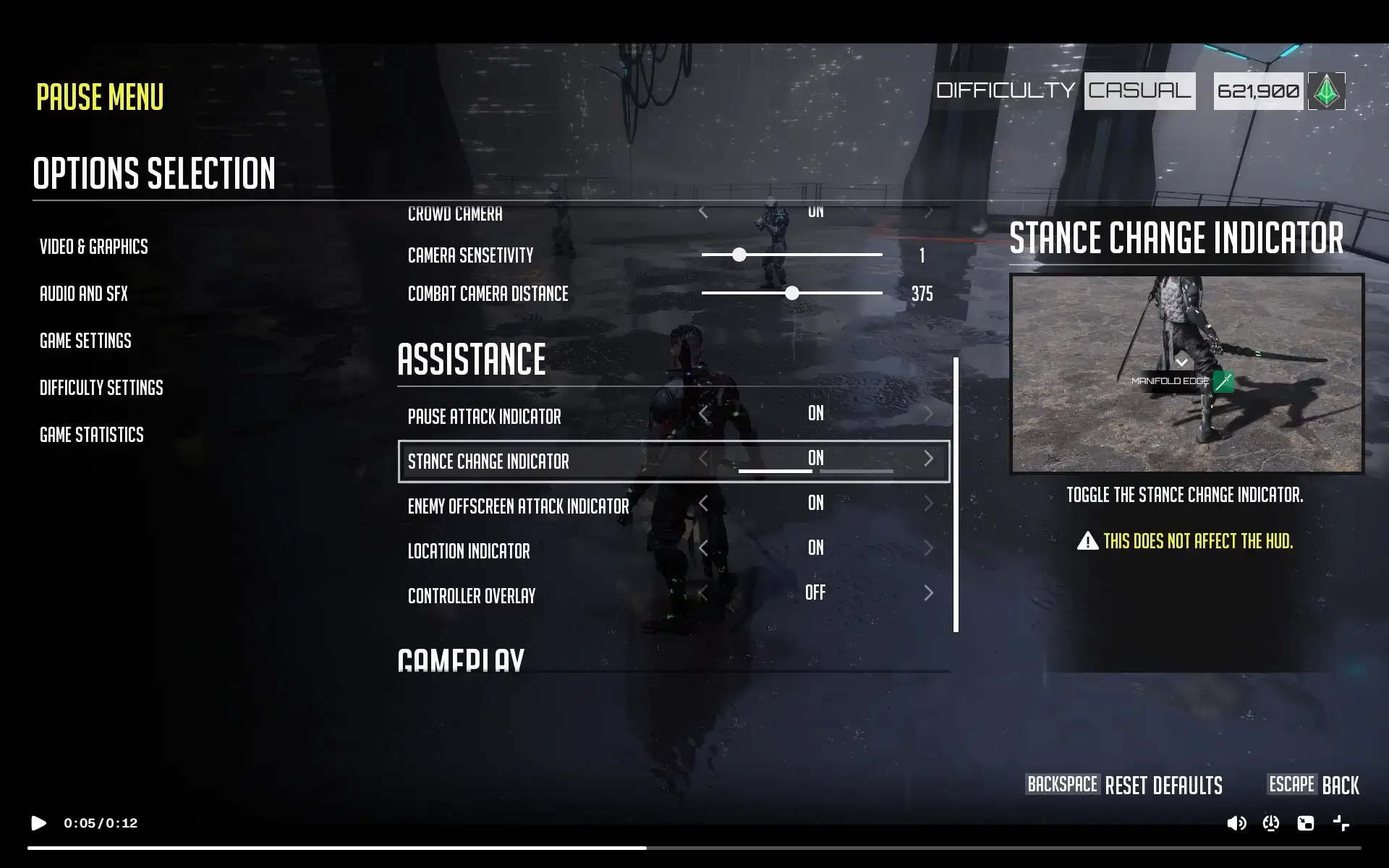Toggle Pause Attack Indicator with left arrow
This screenshot has width=1389, height=868.
pos(703,414)
